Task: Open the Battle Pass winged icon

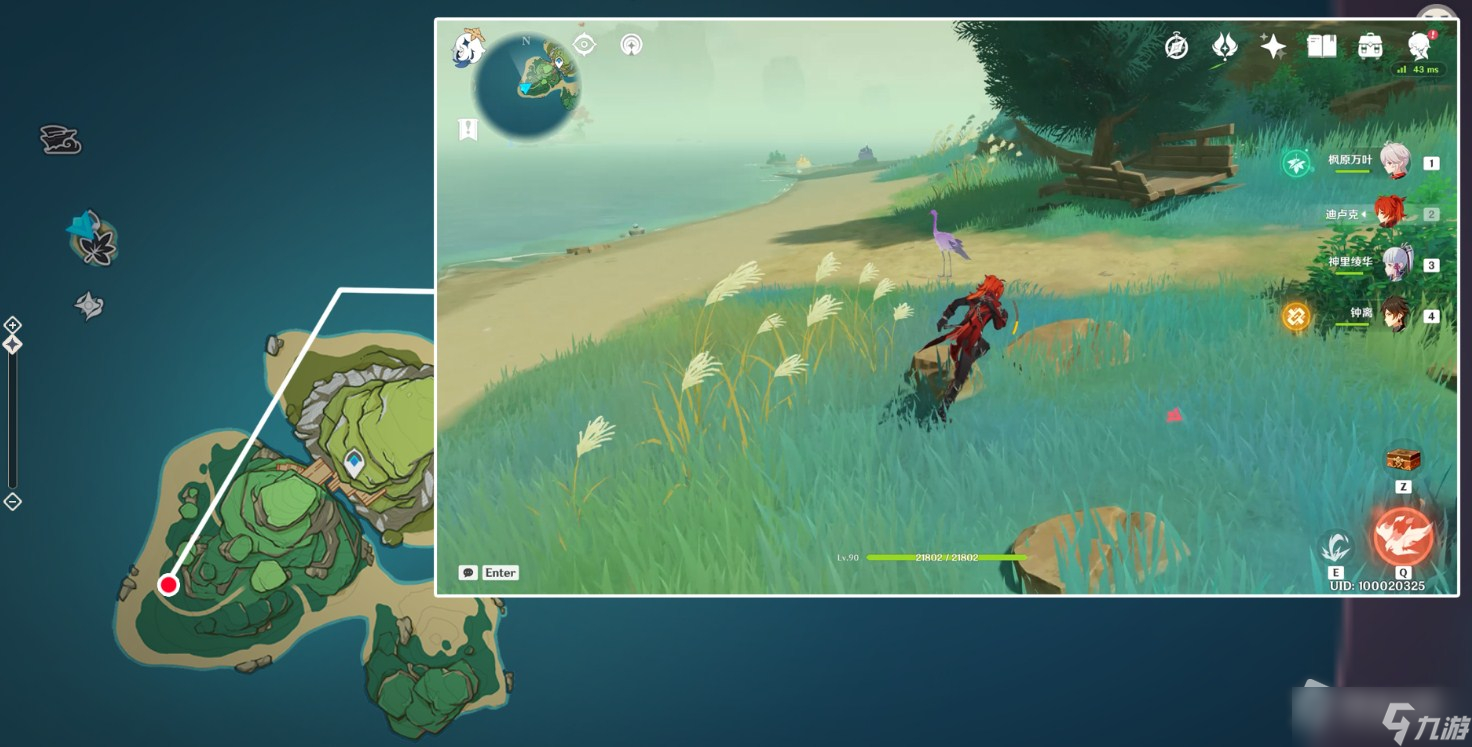Action: point(1225,46)
